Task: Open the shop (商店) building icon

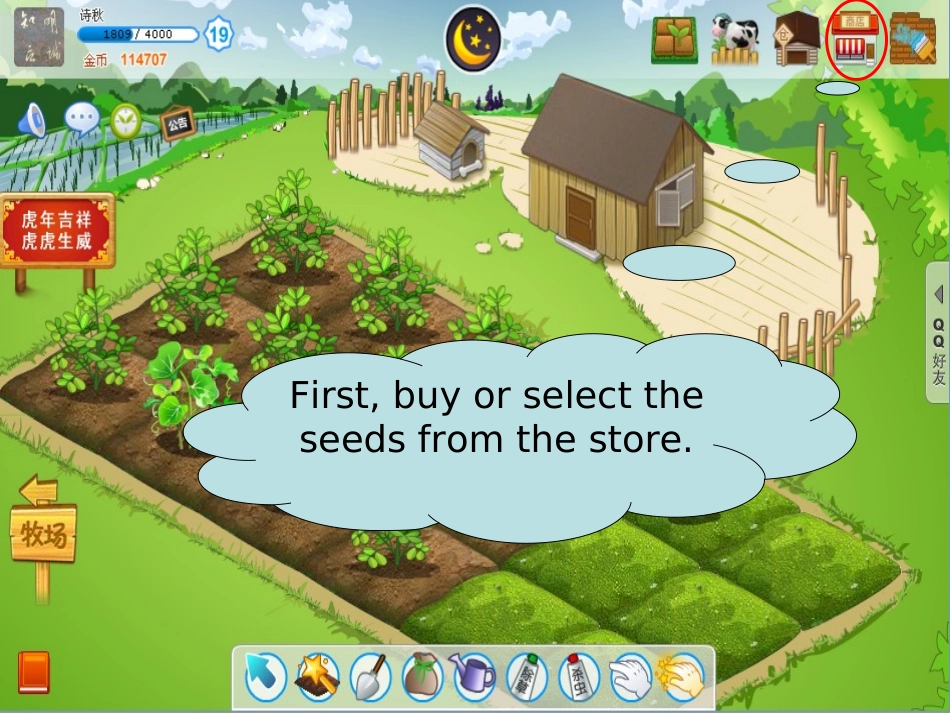Action: pyautogui.click(x=856, y=40)
